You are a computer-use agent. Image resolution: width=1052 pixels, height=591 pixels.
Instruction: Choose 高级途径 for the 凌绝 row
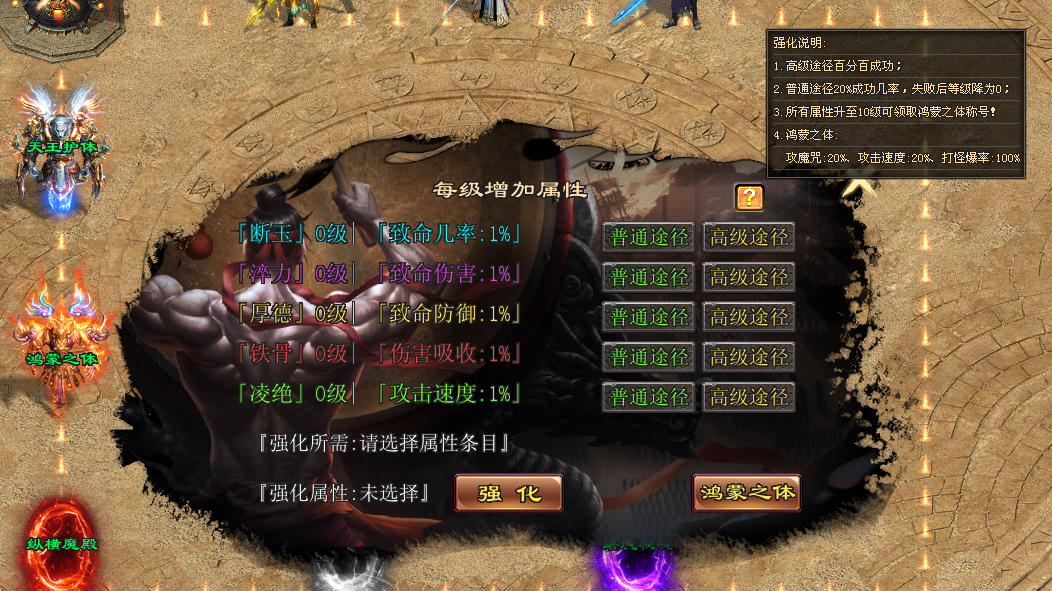749,397
